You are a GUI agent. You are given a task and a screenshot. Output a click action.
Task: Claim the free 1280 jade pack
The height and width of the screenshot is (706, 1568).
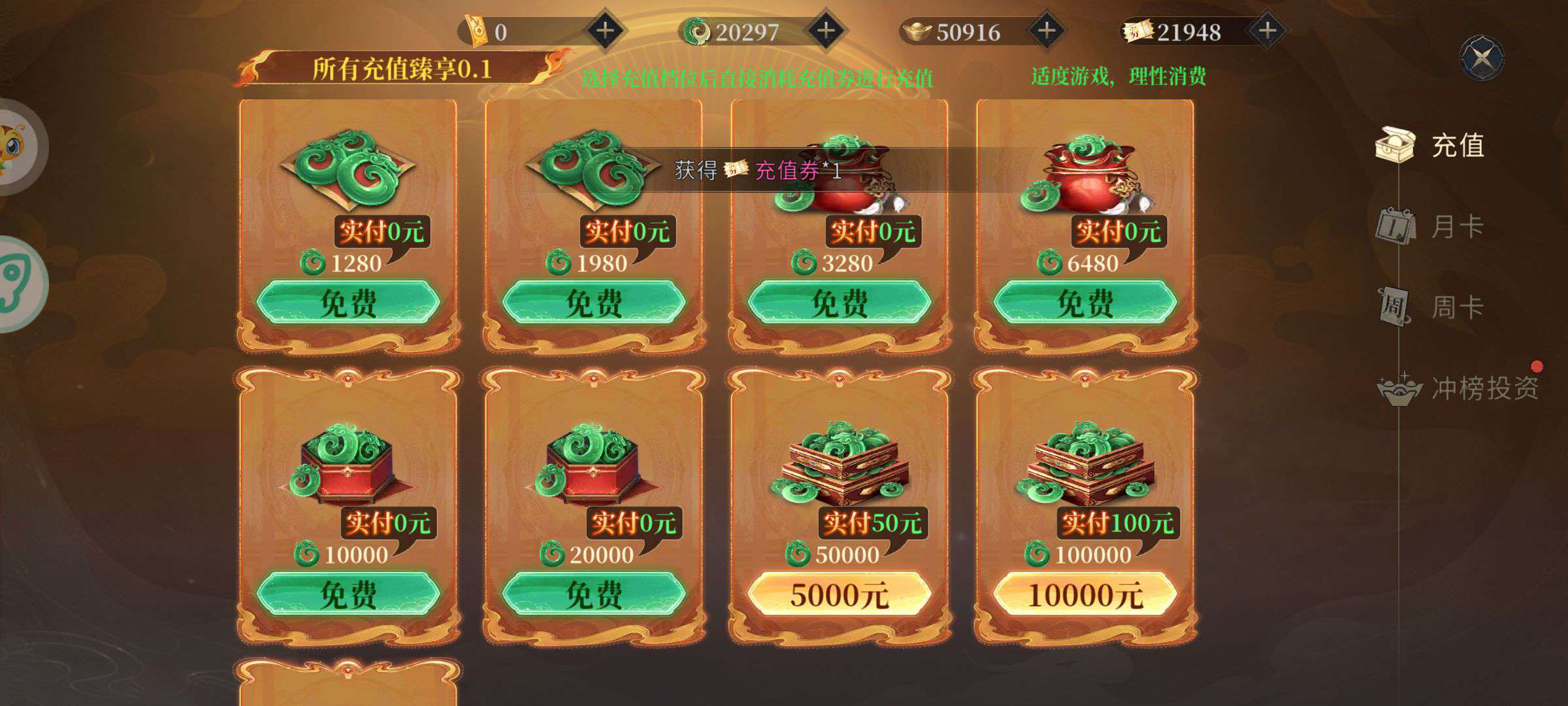tap(348, 303)
